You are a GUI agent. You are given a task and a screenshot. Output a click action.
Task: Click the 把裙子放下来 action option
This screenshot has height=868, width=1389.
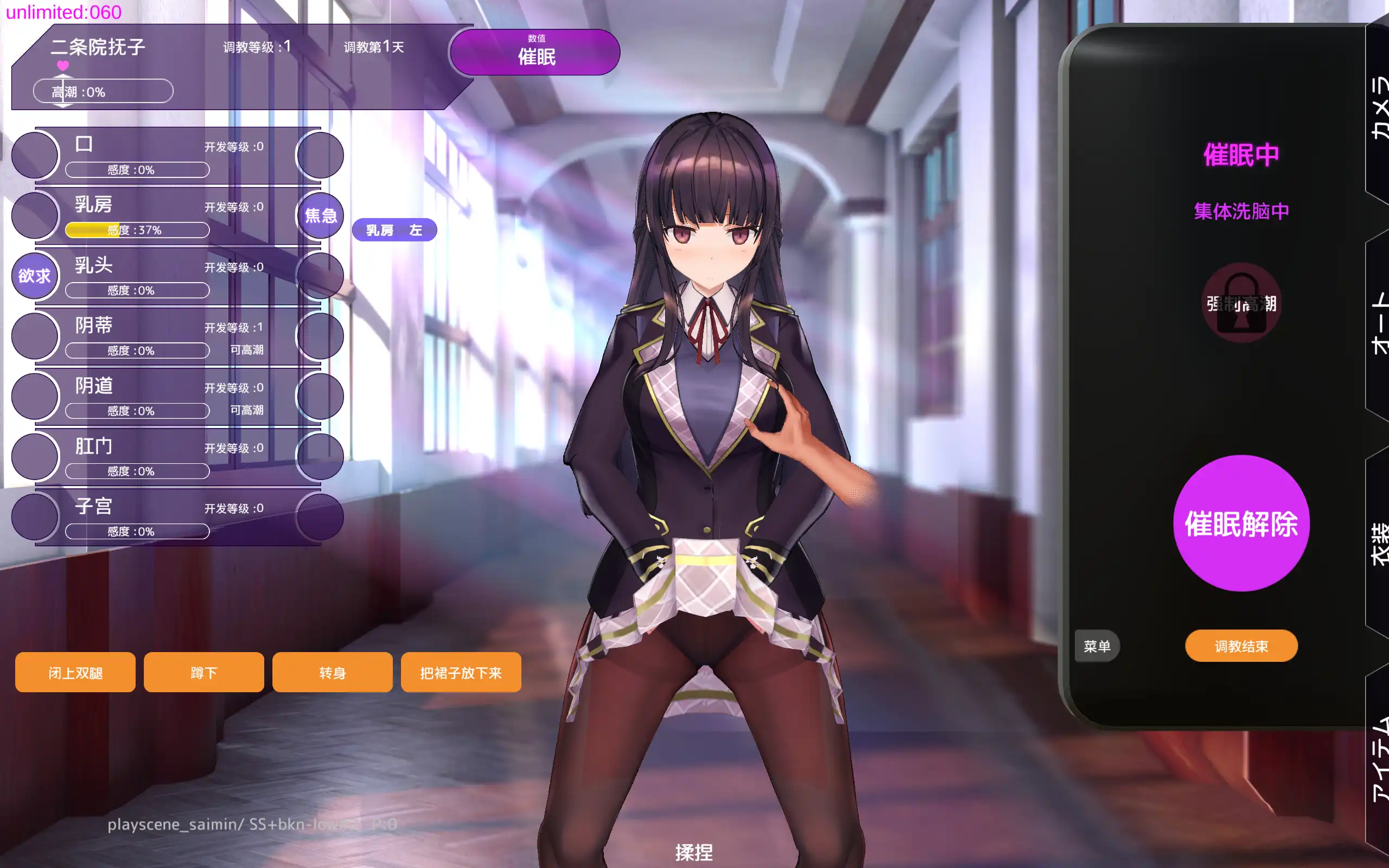click(461, 672)
